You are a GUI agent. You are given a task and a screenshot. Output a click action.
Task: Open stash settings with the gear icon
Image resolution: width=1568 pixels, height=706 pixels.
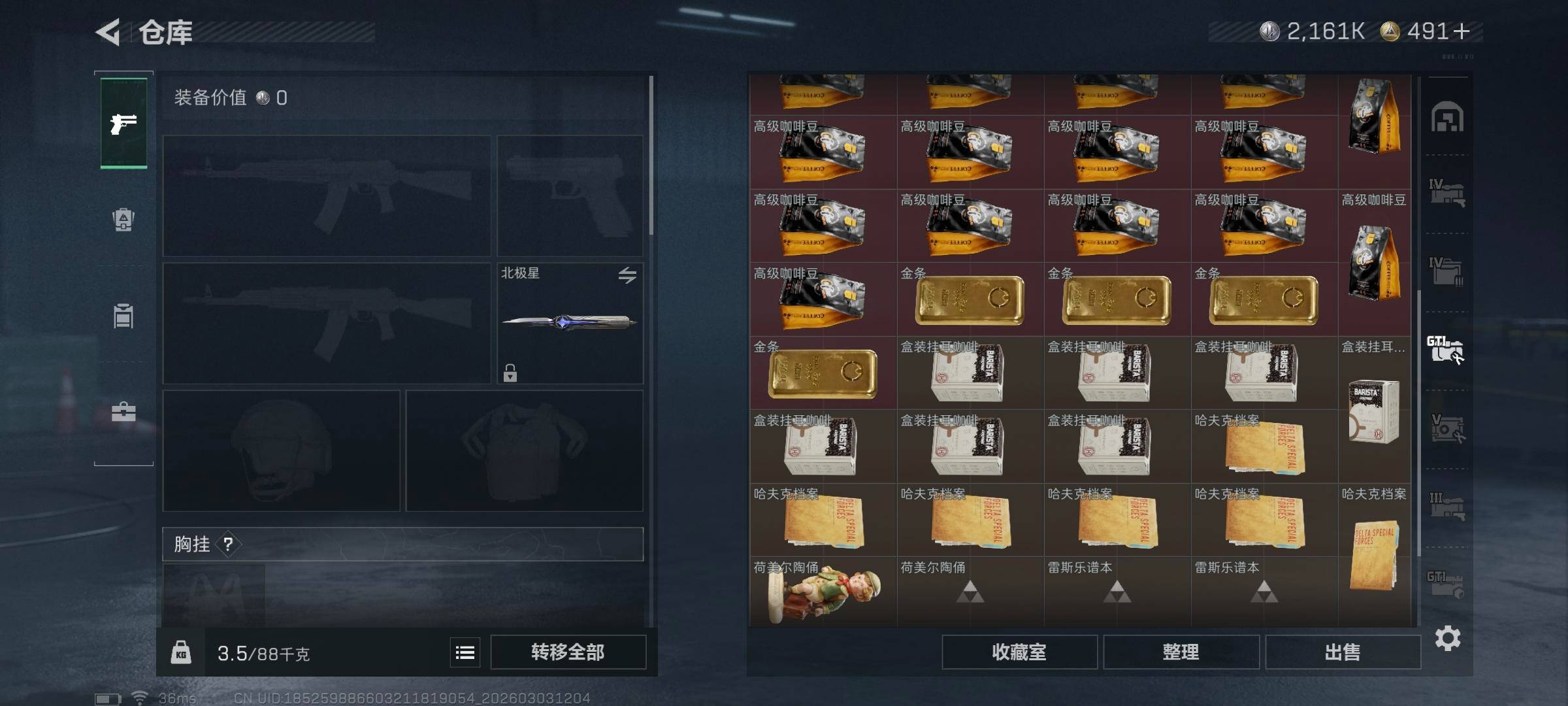1447,638
